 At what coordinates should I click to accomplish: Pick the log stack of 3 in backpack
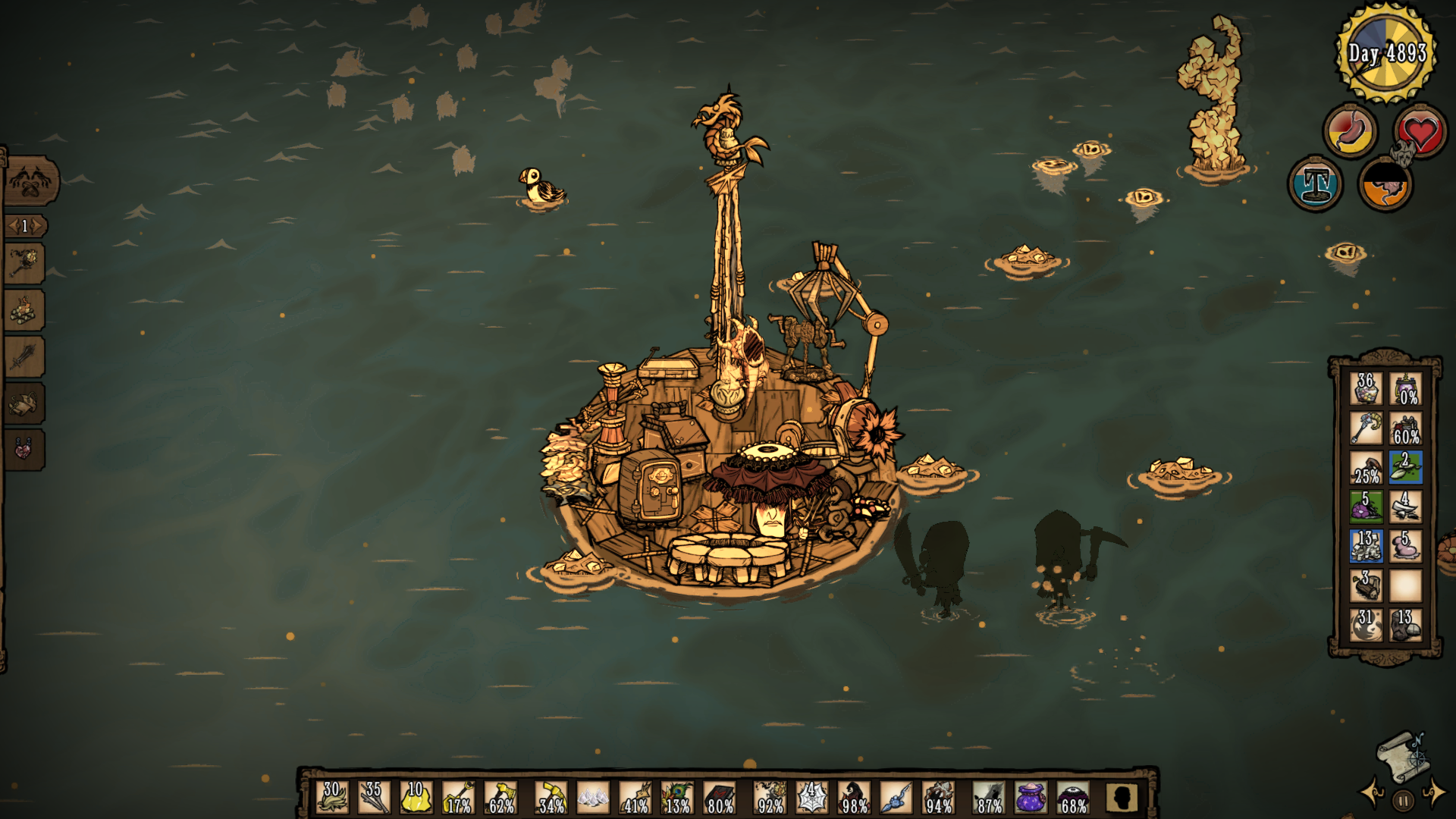[1366, 585]
